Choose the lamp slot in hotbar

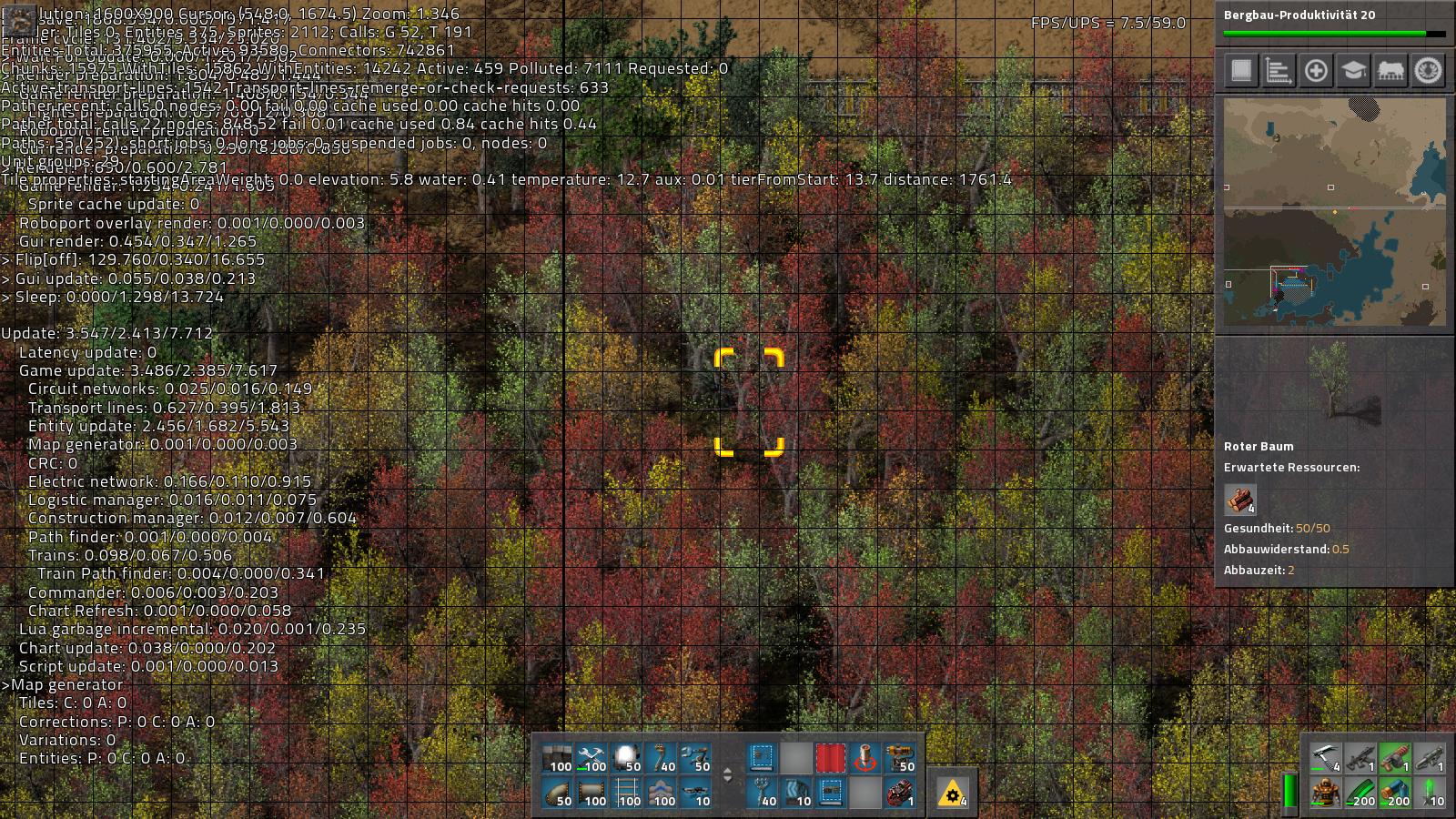point(626,758)
